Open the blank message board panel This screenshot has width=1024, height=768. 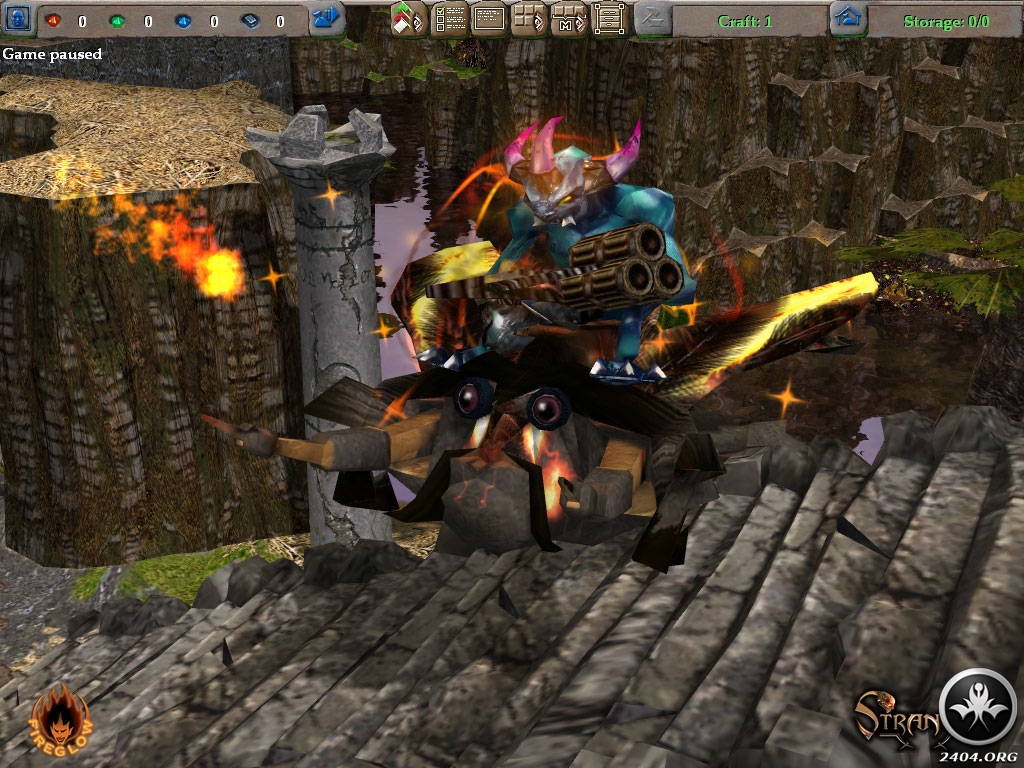tap(489, 19)
